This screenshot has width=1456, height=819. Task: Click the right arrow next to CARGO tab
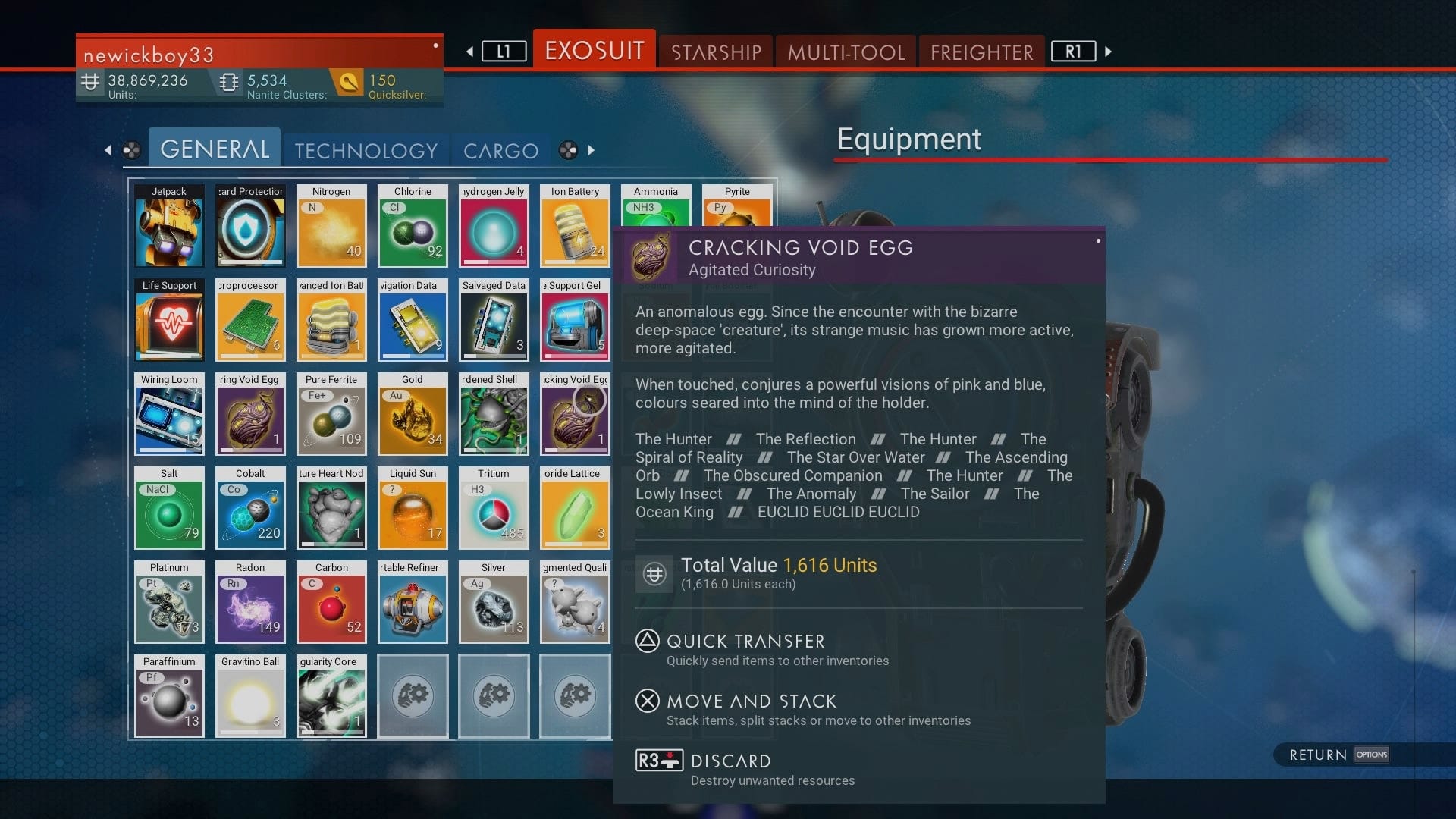(x=590, y=150)
